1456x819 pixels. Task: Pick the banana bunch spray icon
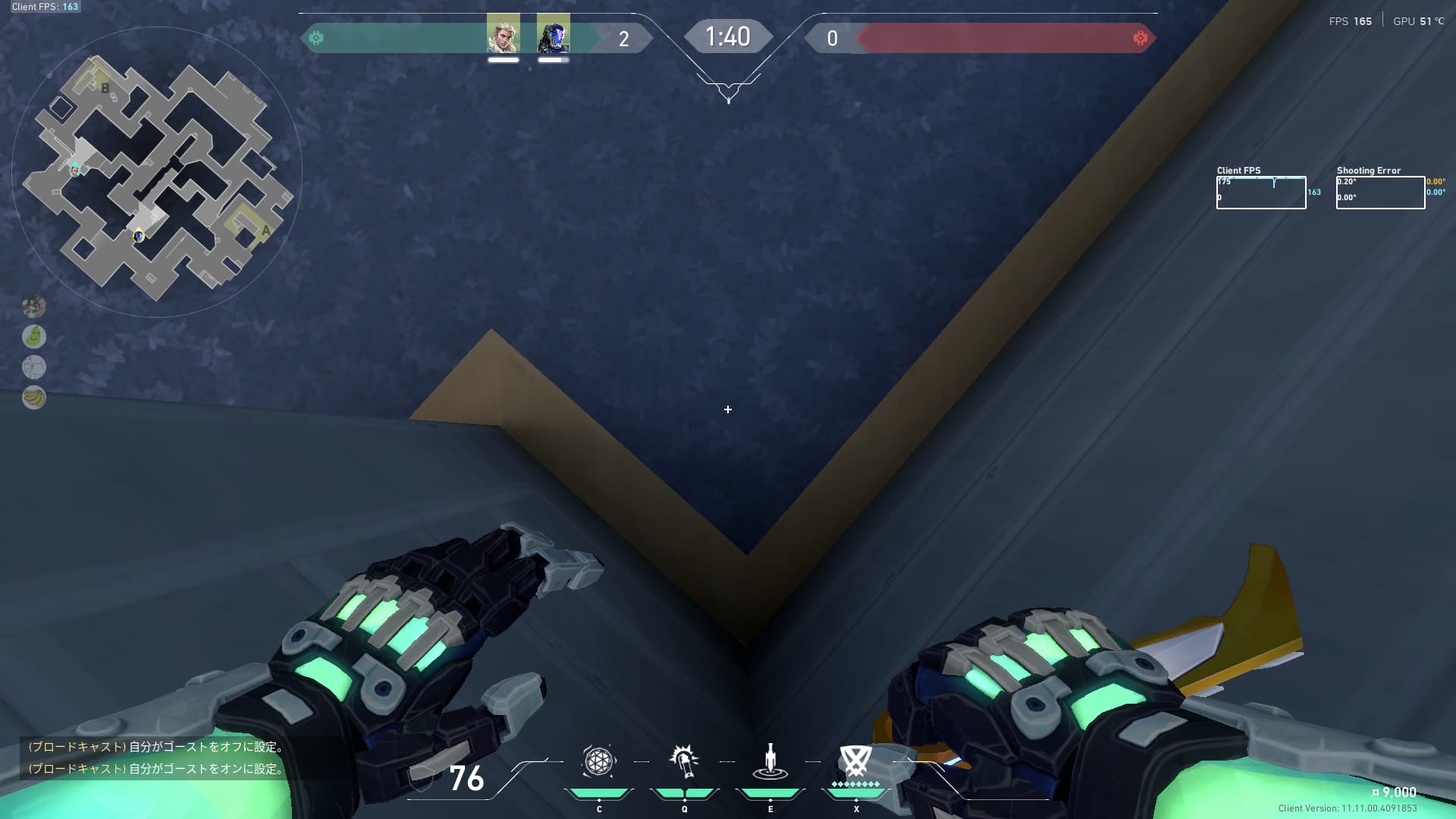pos(34,397)
